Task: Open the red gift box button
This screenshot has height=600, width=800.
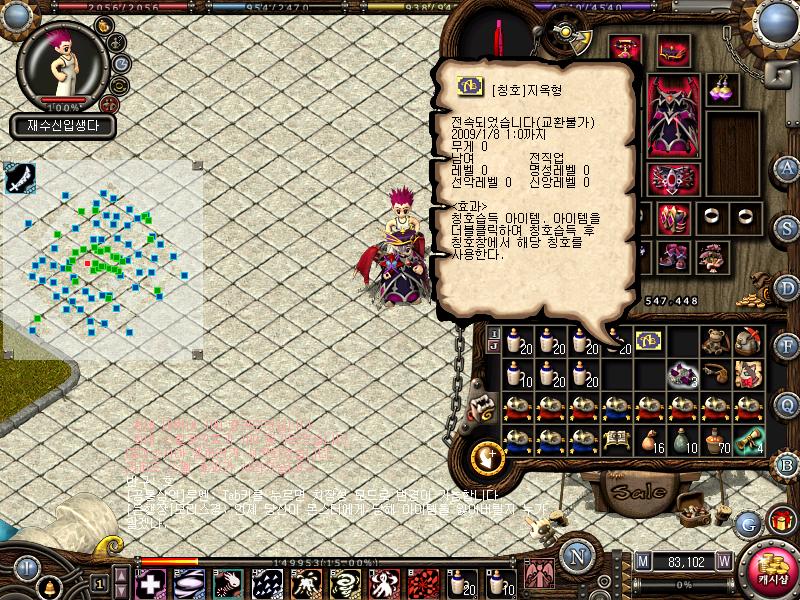Action: (781, 521)
